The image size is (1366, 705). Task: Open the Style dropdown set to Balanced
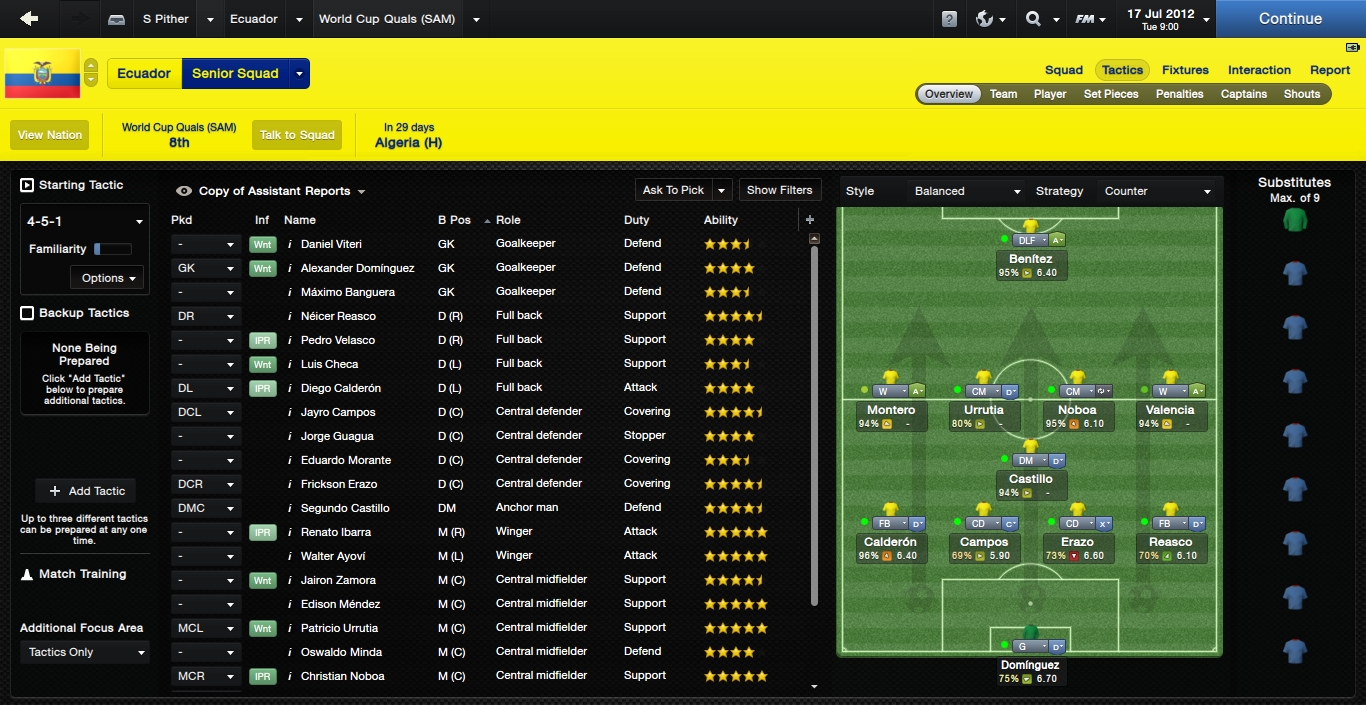pyautogui.click(x=967, y=191)
